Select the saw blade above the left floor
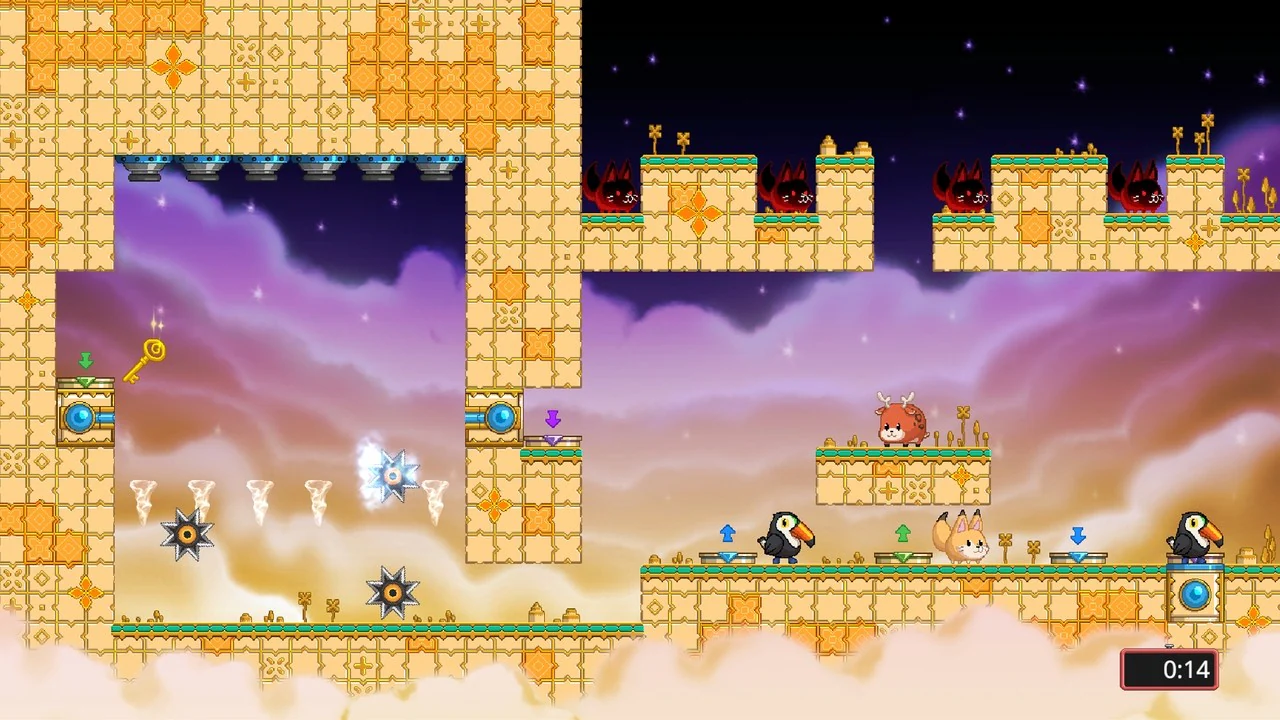 coord(185,532)
